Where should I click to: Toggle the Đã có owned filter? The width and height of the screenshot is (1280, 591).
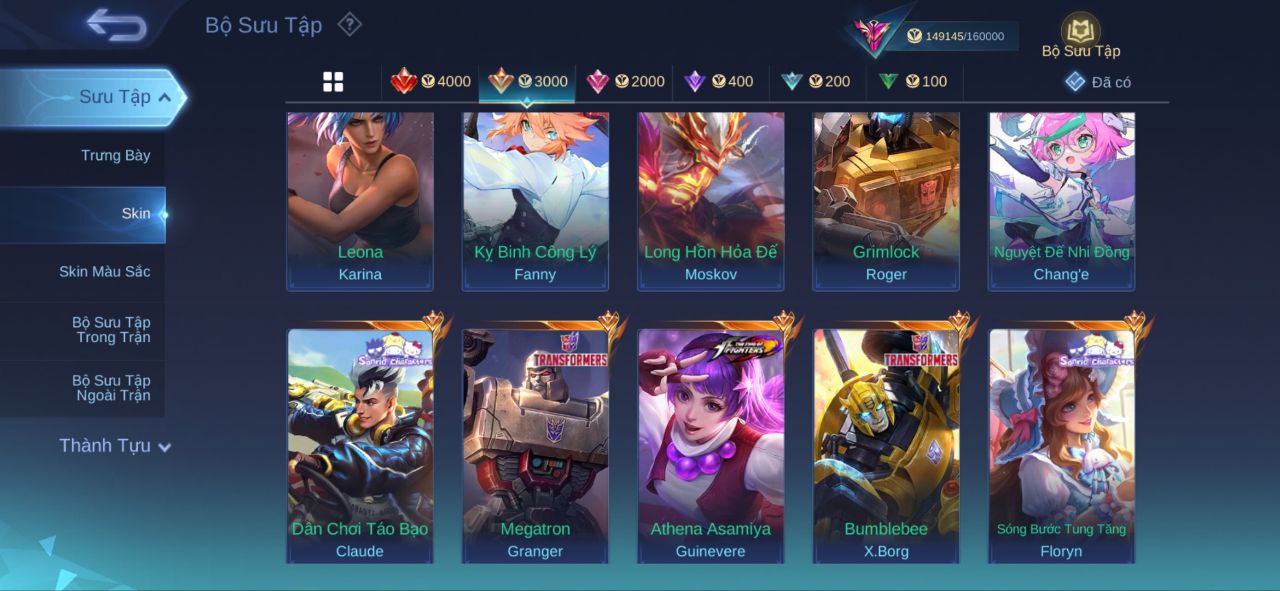pos(1098,82)
